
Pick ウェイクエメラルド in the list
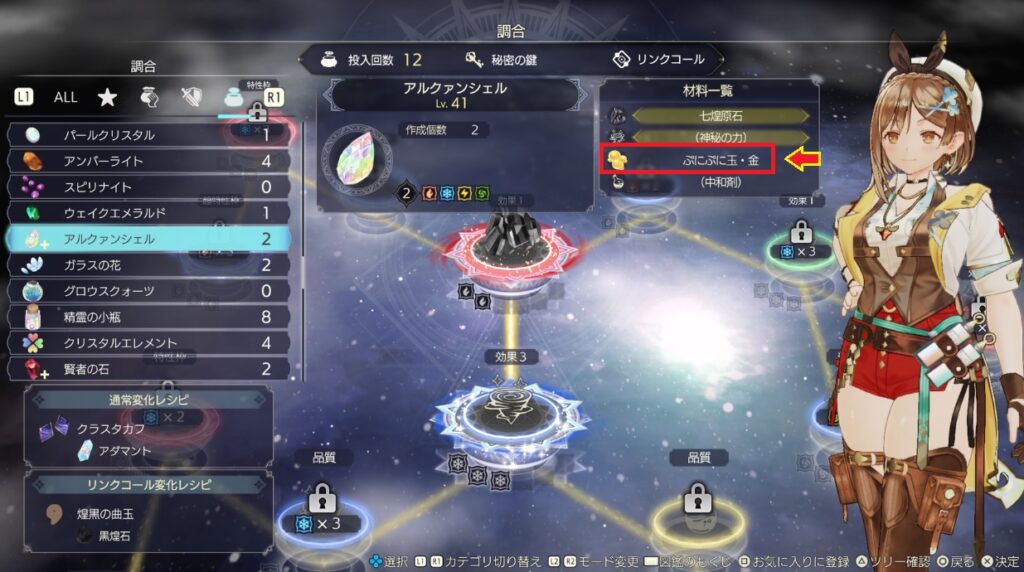click(150, 213)
